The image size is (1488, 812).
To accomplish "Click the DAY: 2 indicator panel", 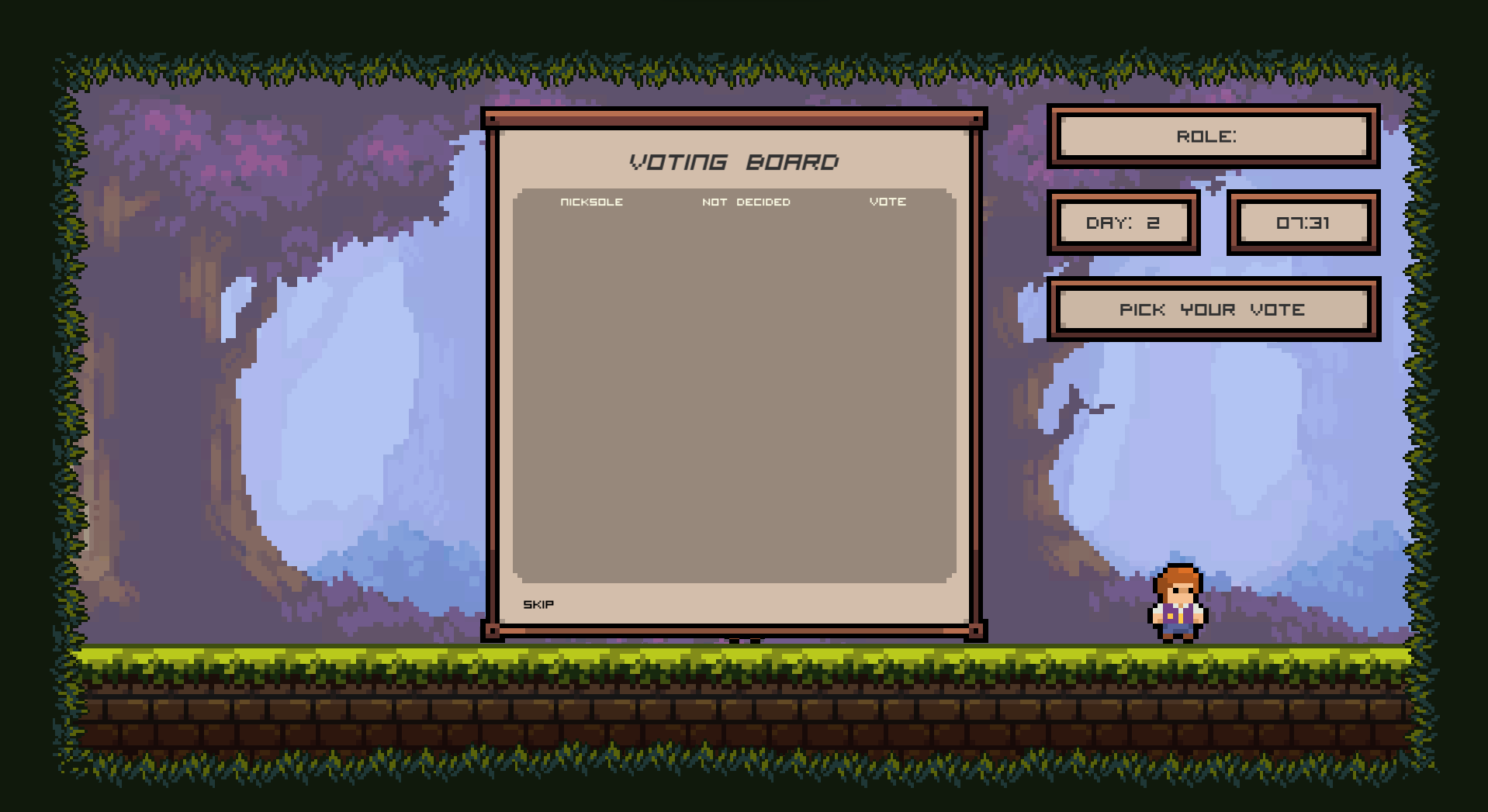I will tap(1124, 223).
